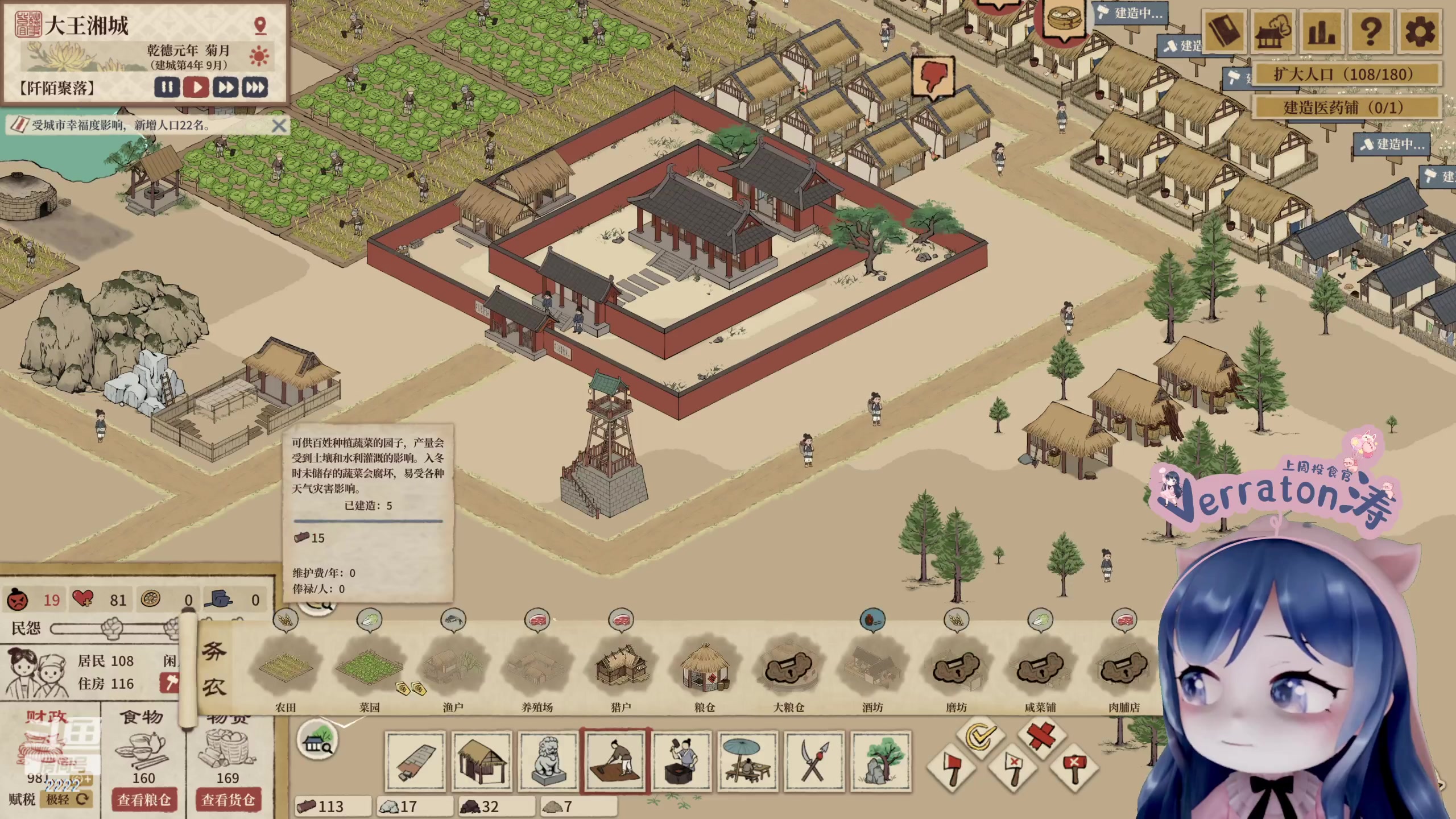The width and height of the screenshot is (1456, 819).
Task: Click 查看粮仓 to view the granary
Action: click(144, 800)
